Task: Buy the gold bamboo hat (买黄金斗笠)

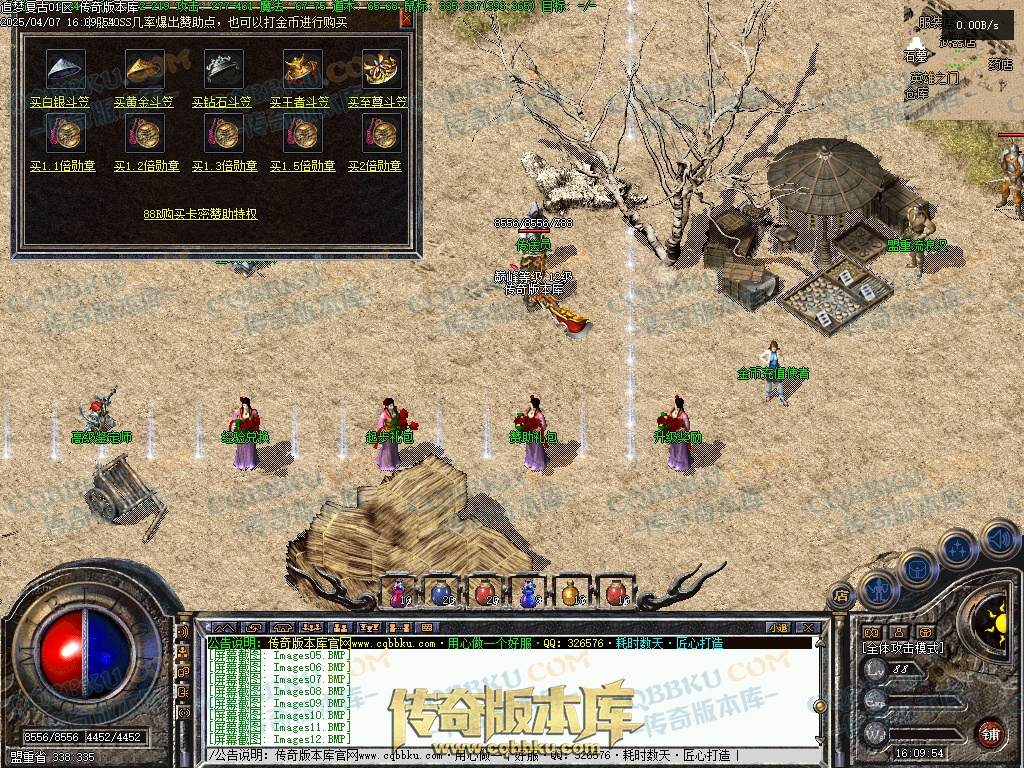Action: coord(144,102)
